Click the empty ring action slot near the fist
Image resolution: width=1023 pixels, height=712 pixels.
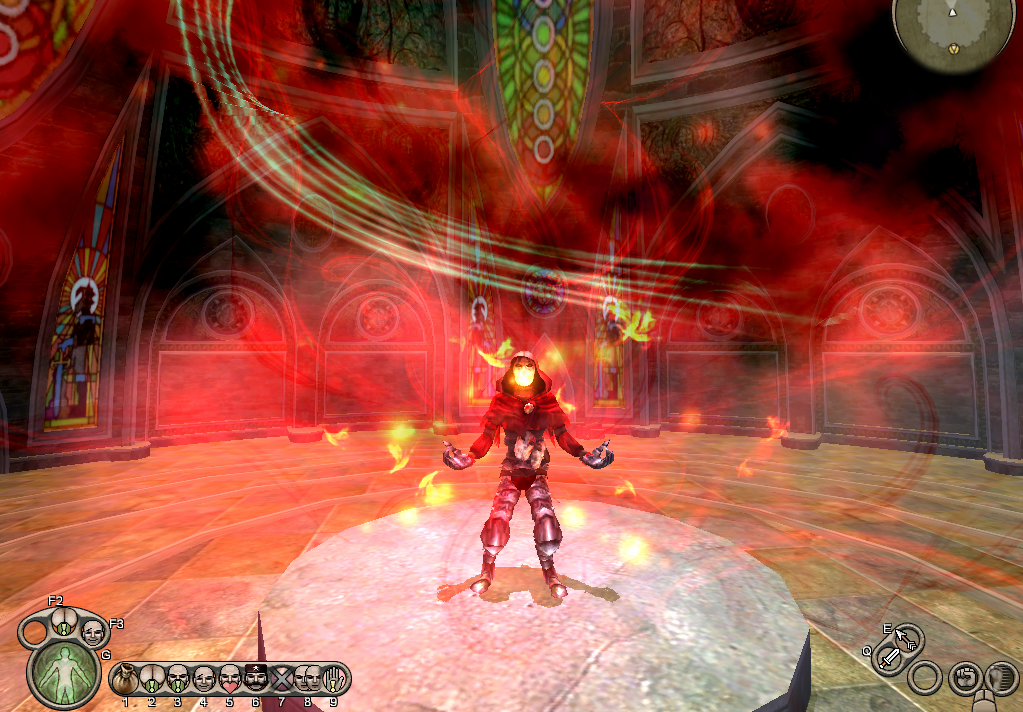pos(926,678)
